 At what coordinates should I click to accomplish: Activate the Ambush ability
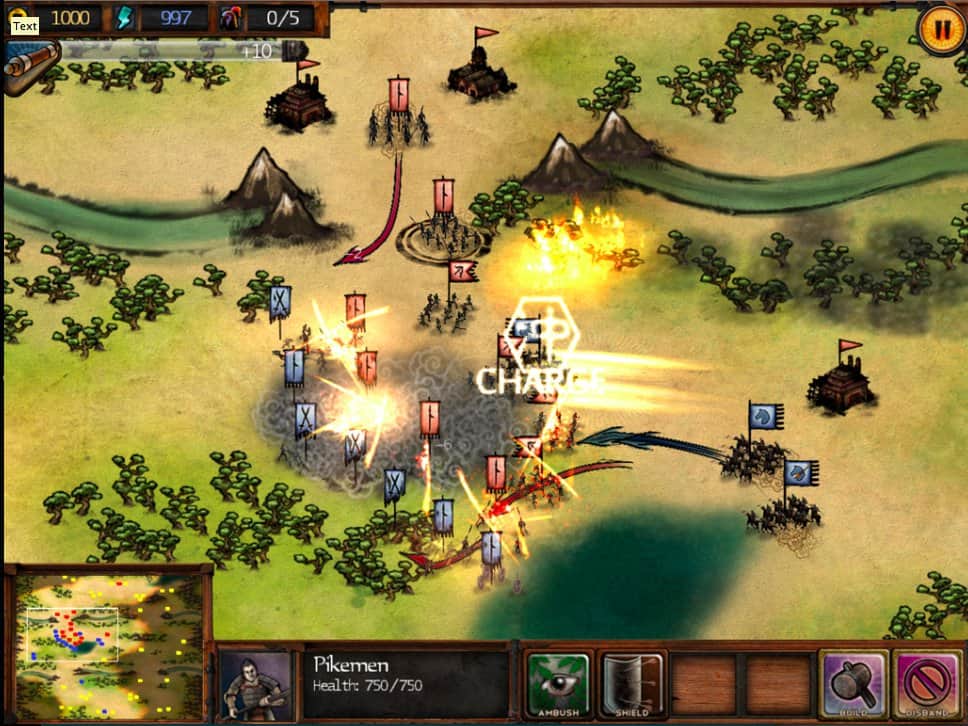click(x=558, y=684)
